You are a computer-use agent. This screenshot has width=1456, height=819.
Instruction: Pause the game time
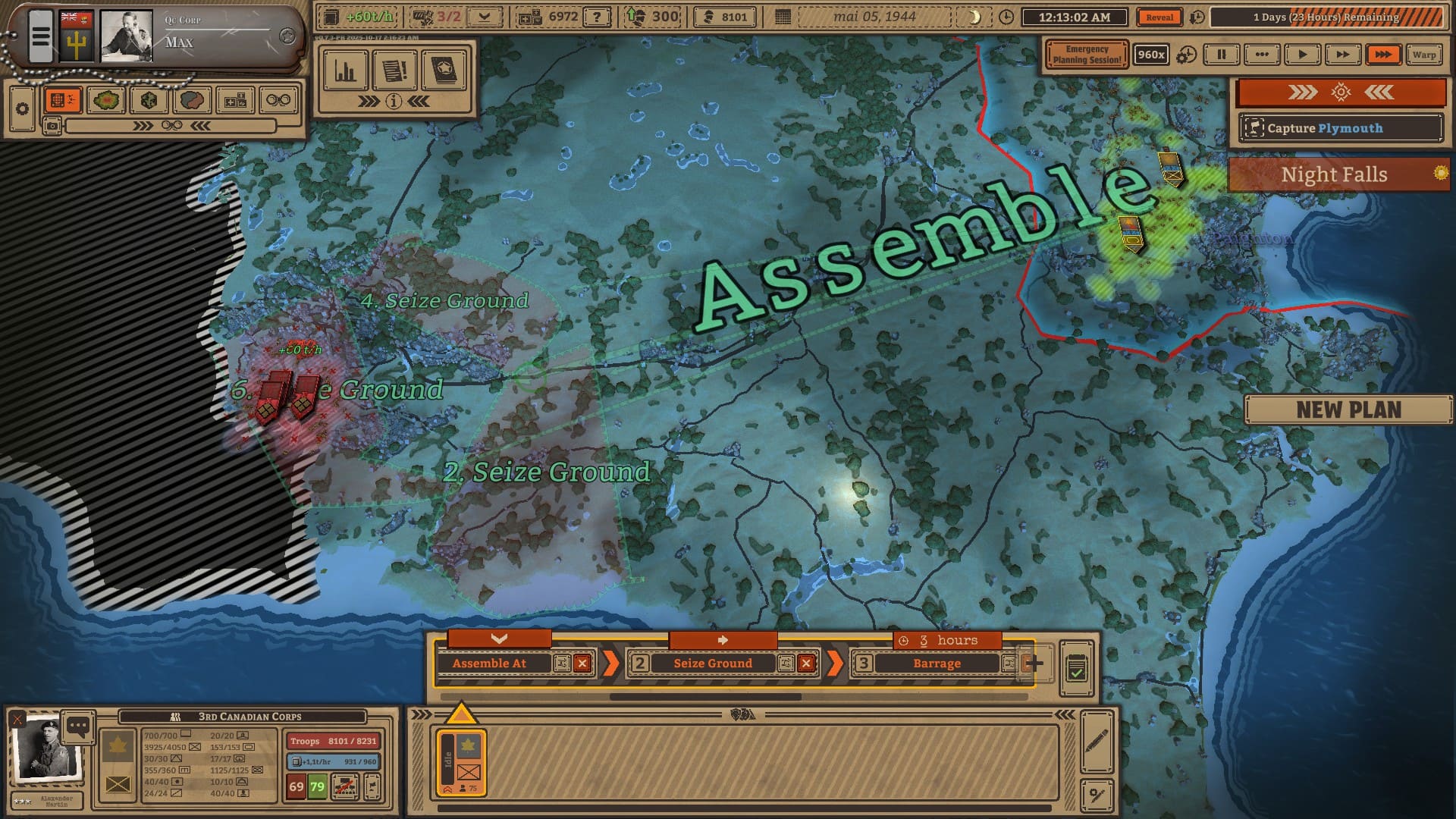coord(1221,55)
